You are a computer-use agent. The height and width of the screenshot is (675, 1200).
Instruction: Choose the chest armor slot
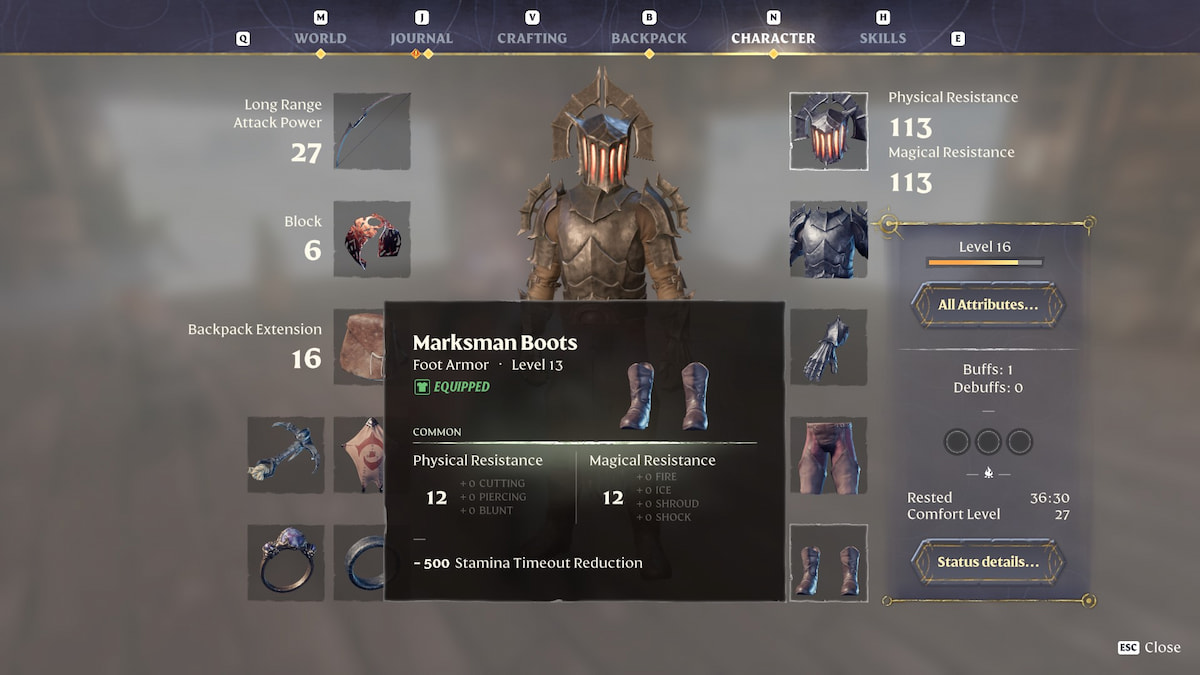coord(828,239)
